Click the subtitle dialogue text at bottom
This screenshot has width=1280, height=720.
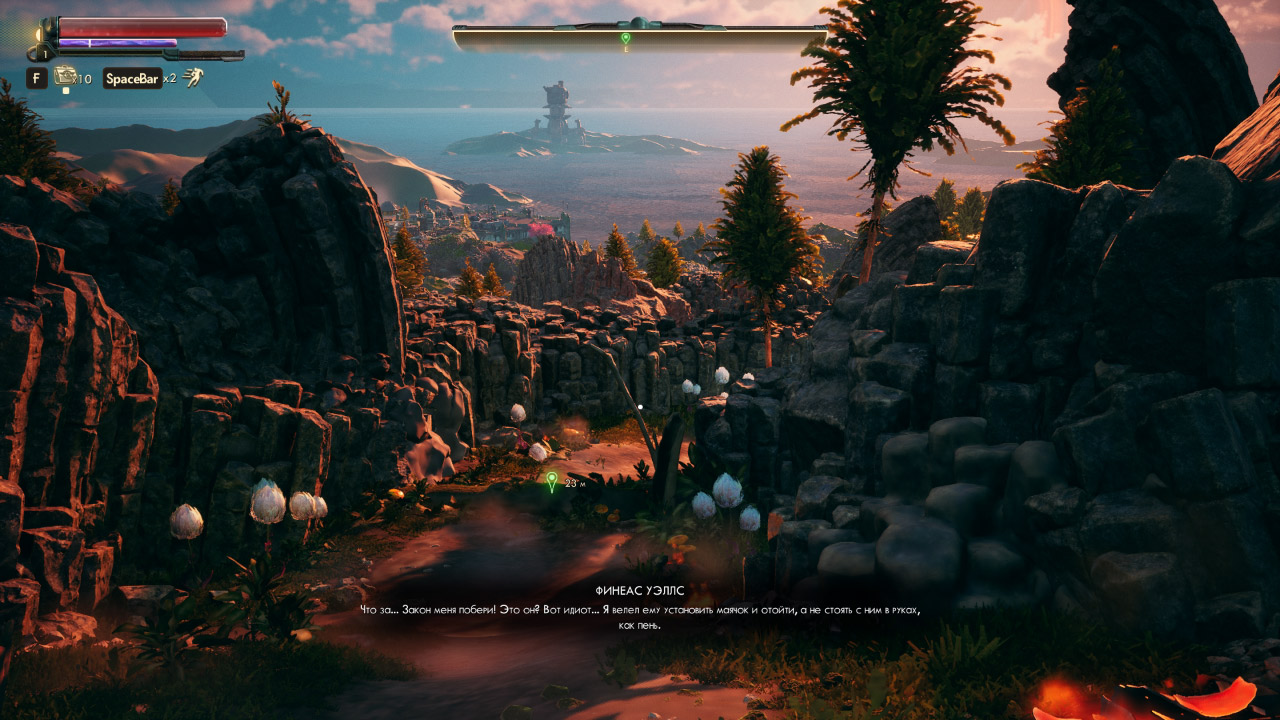(x=640, y=611)
